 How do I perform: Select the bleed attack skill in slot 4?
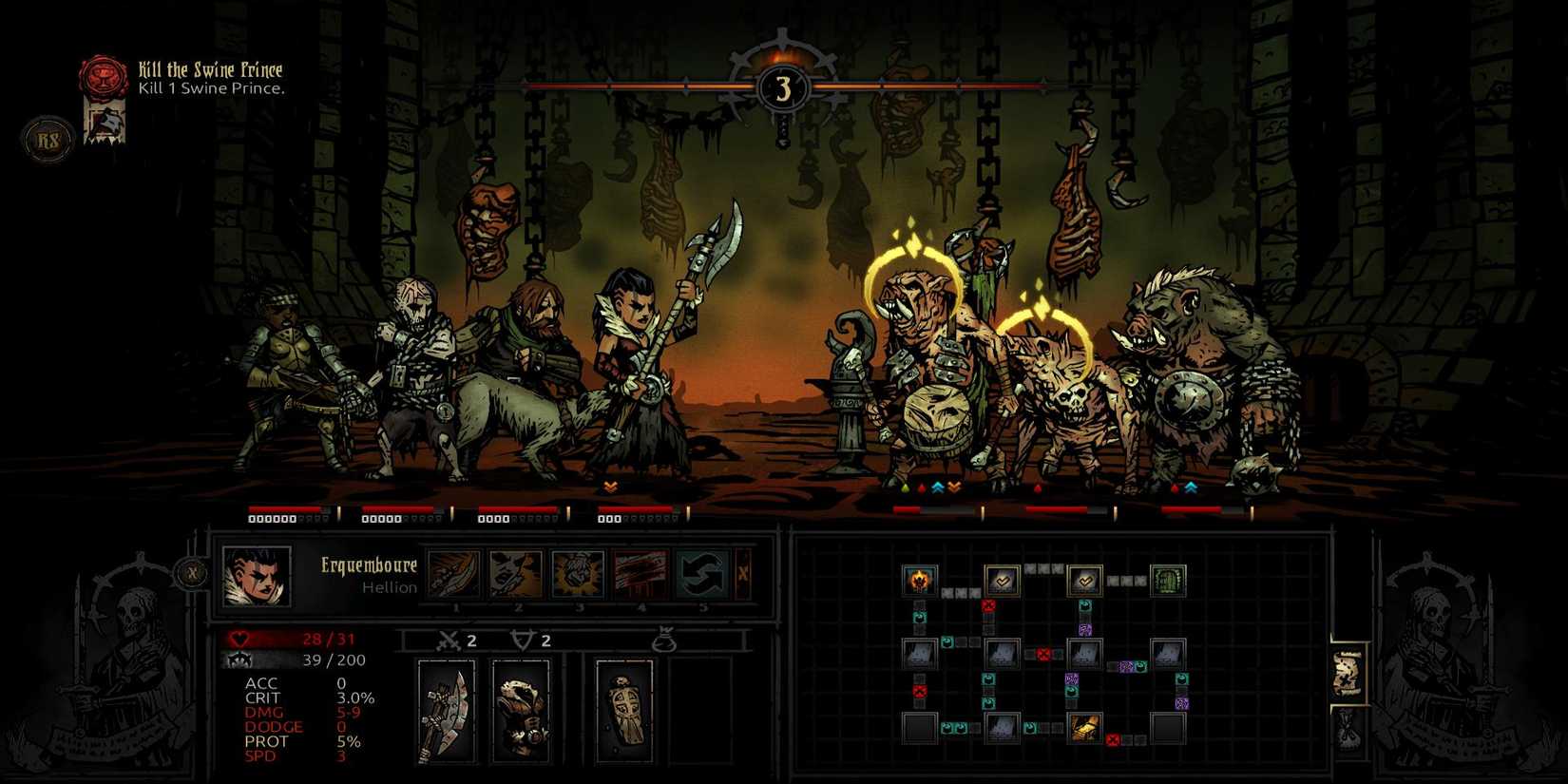[640, 574]
